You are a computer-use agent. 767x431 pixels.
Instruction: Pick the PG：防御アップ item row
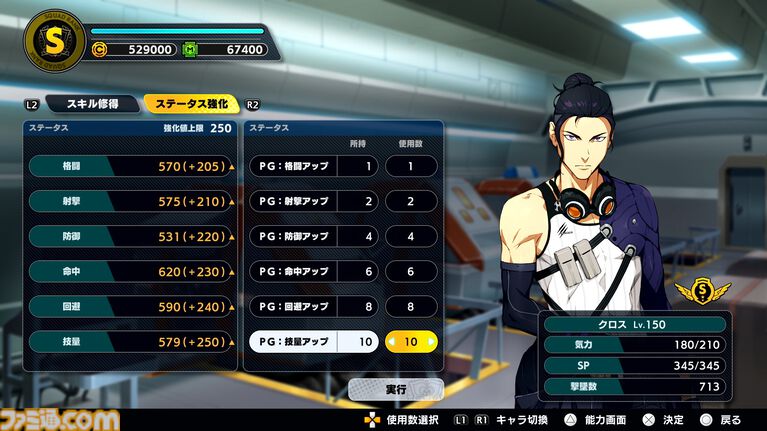(314, 236)
